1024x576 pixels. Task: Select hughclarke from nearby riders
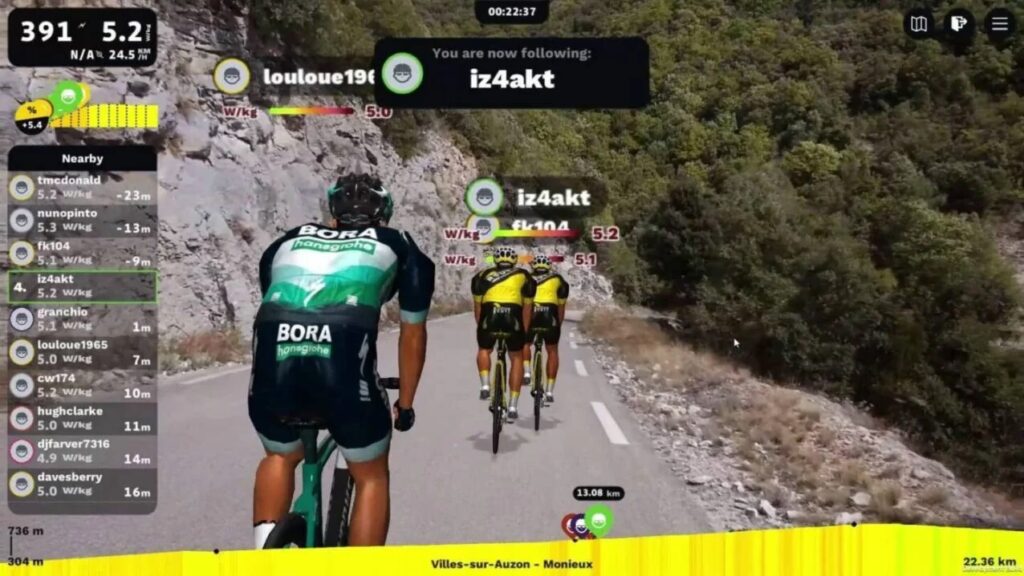82,419
